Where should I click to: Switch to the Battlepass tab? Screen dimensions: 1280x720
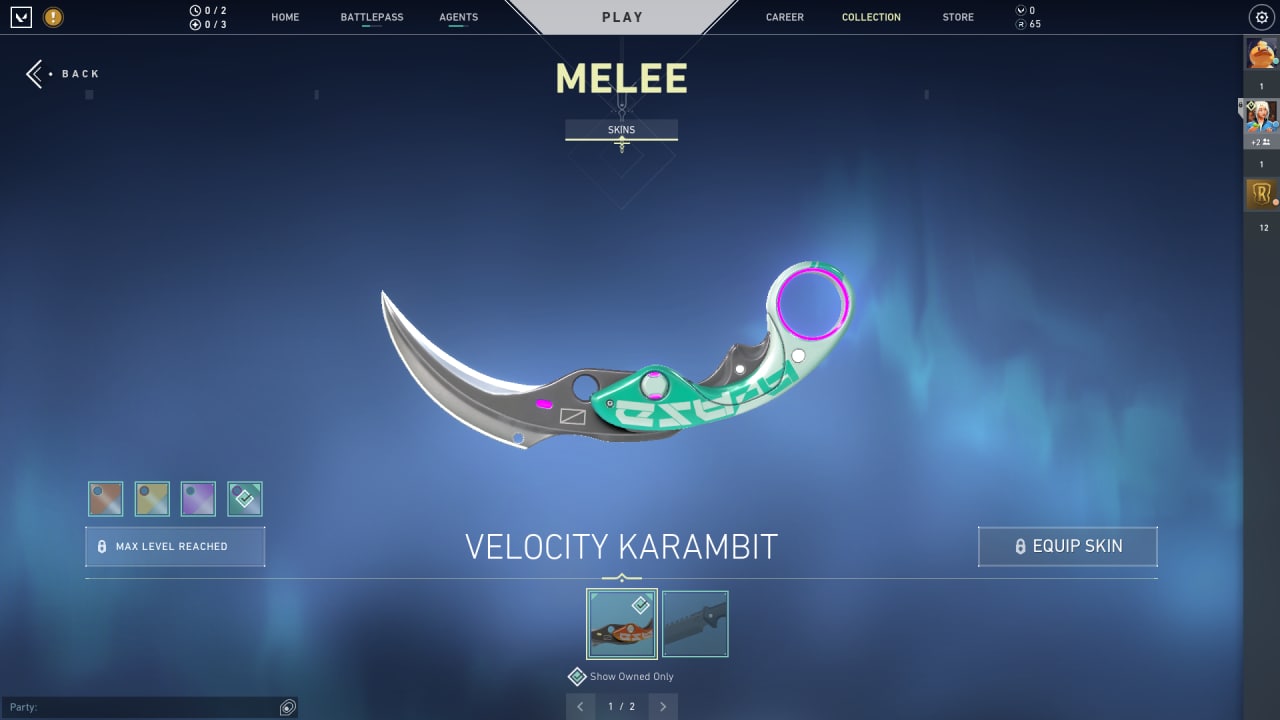[x=371, y=17]
